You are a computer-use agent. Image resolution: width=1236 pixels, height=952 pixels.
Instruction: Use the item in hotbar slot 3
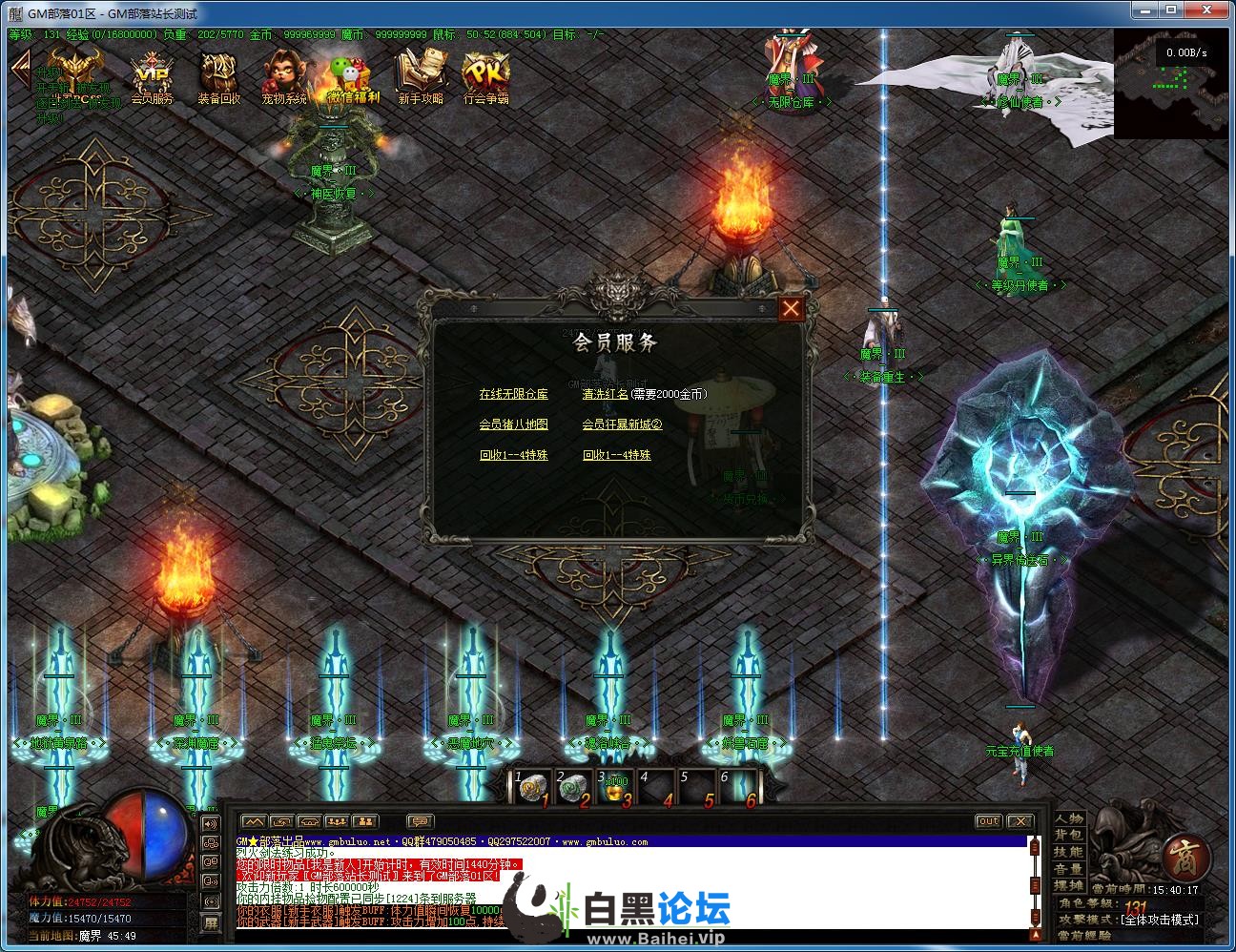(614, 788)
